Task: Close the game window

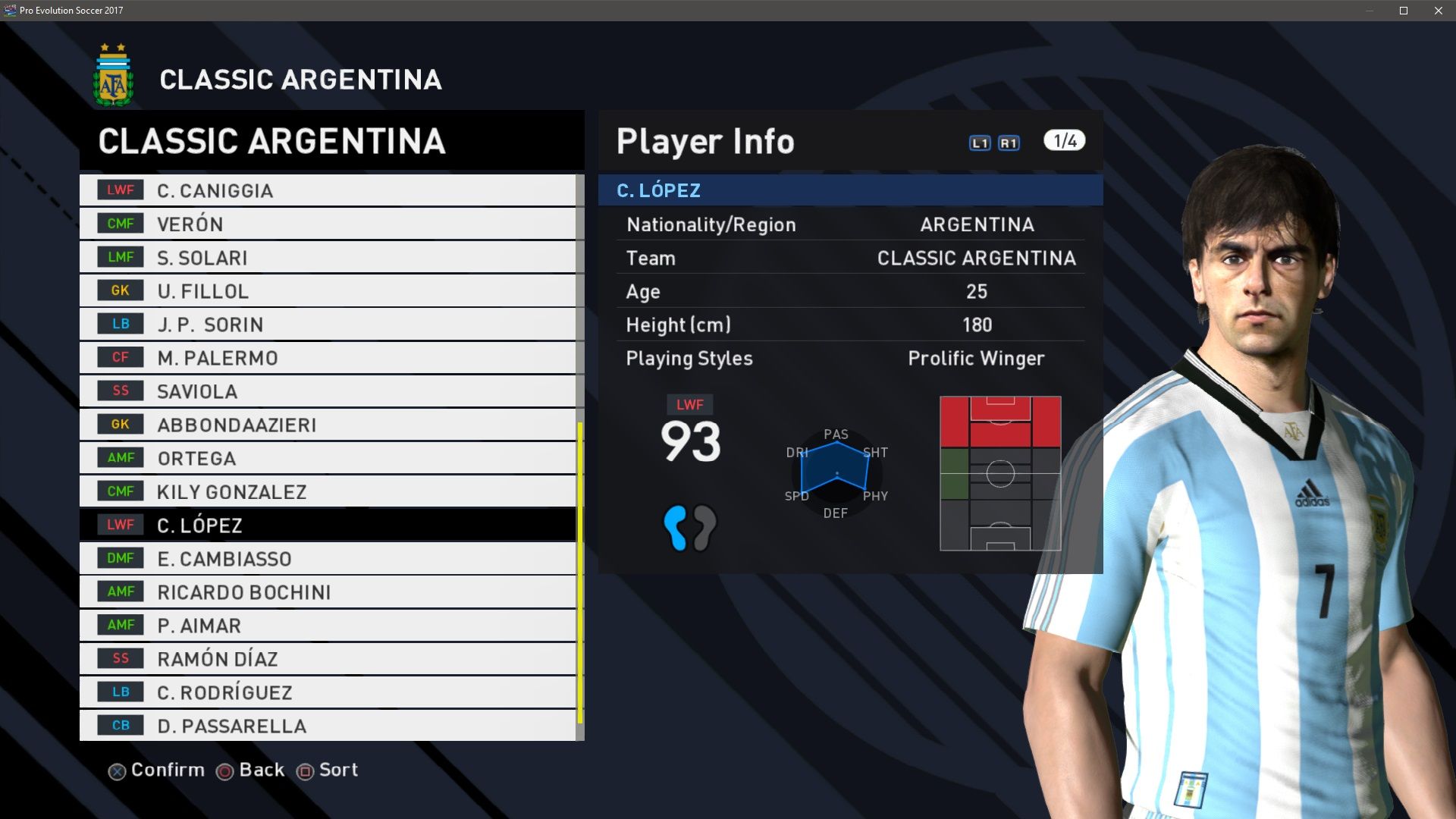Action: click(1439, 11)
